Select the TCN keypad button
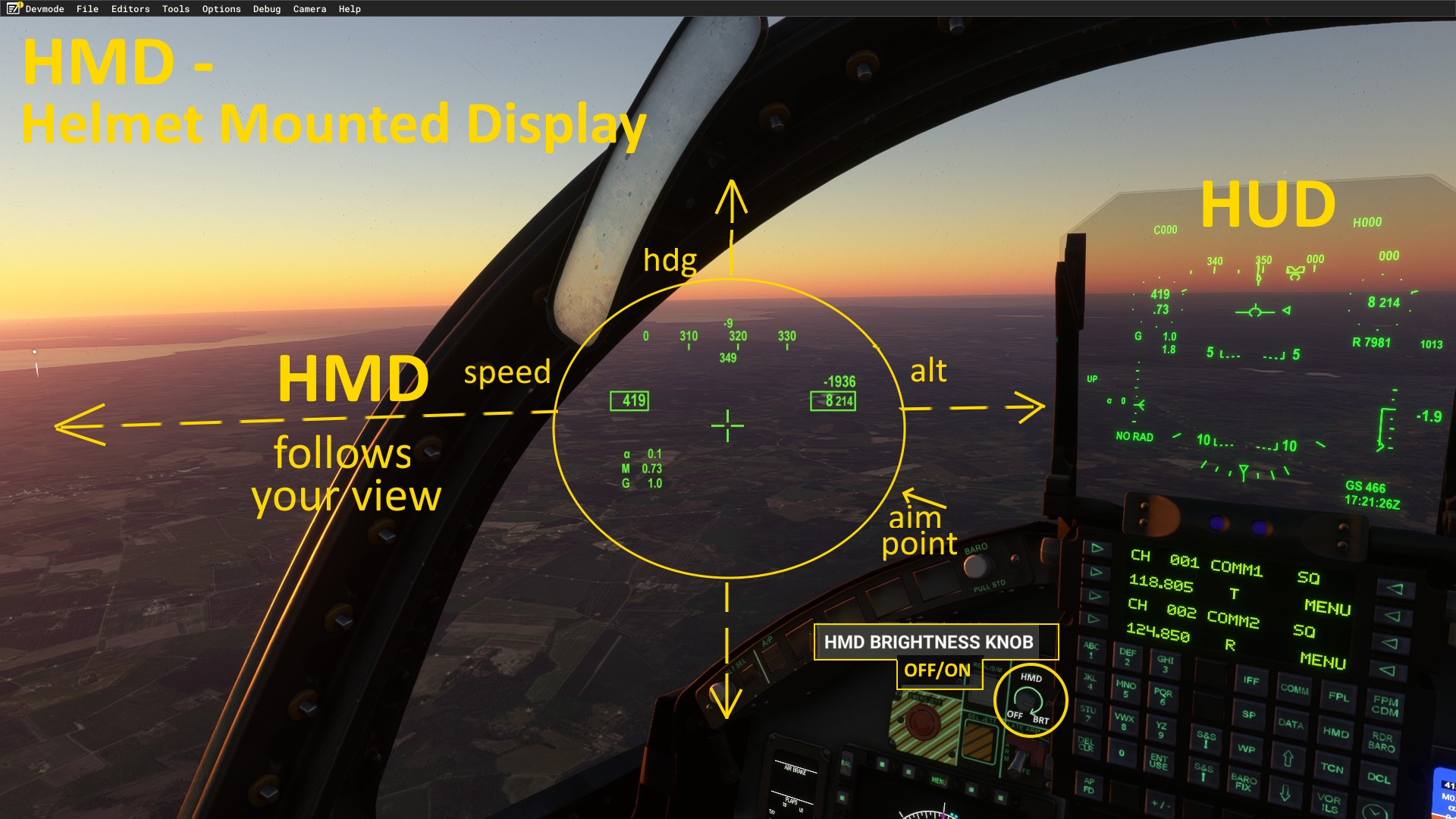Image resolution: width=1456 pixels, height=819 pixels. 1332,767
